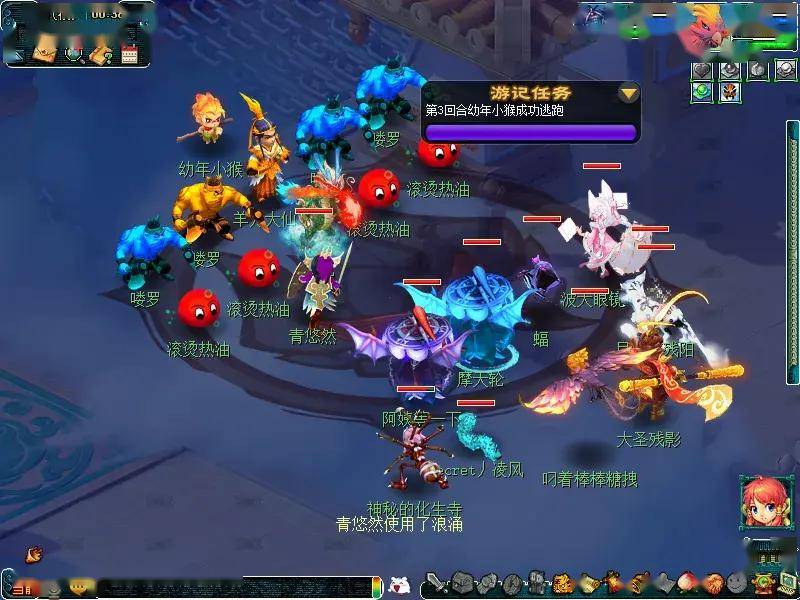The height and width of the screenshot is (600, 800).
Task: Click the magnifying glass search icon
Action: (x=73, y=54)
